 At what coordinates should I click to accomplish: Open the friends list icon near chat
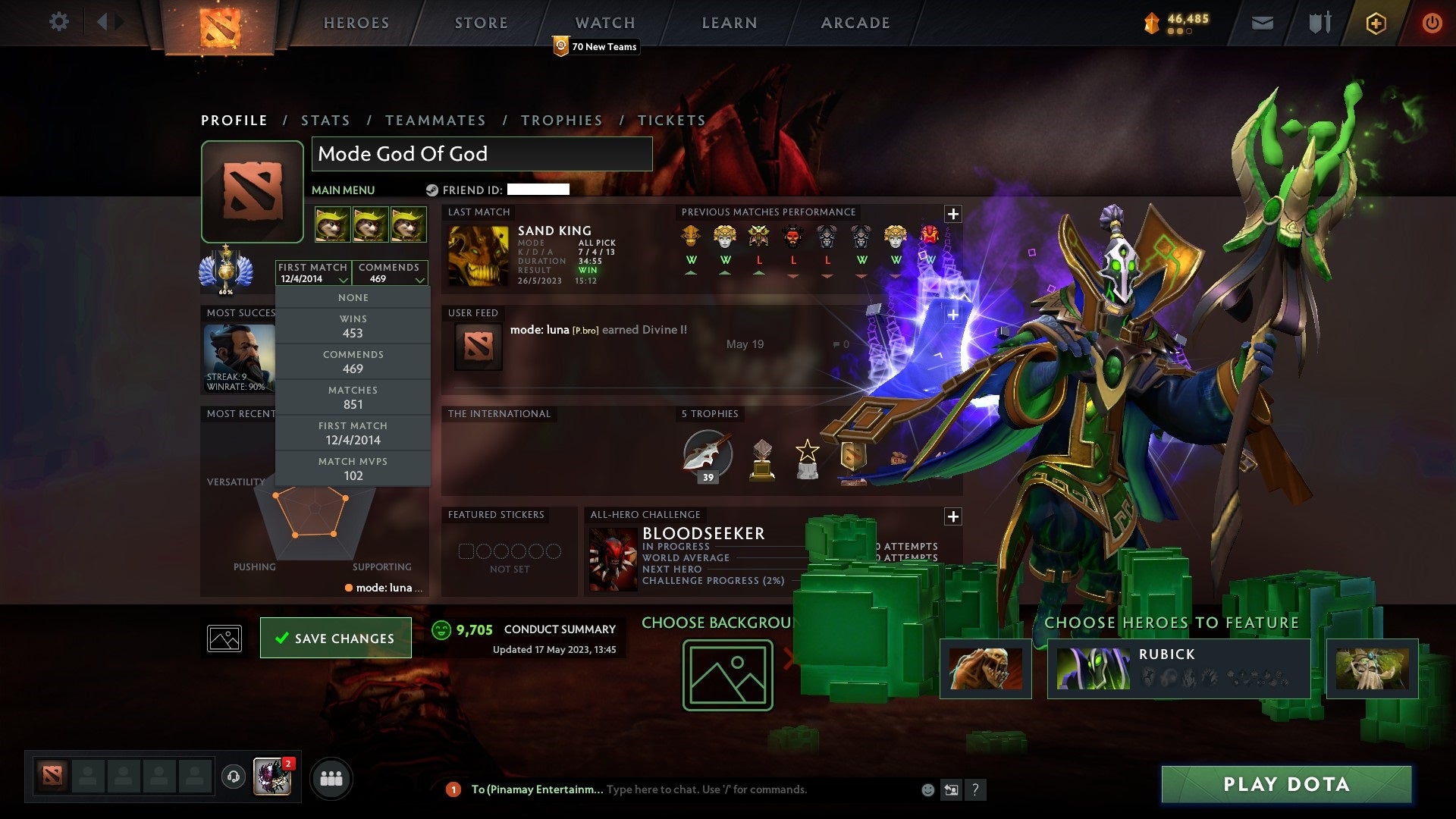(332, 777)
